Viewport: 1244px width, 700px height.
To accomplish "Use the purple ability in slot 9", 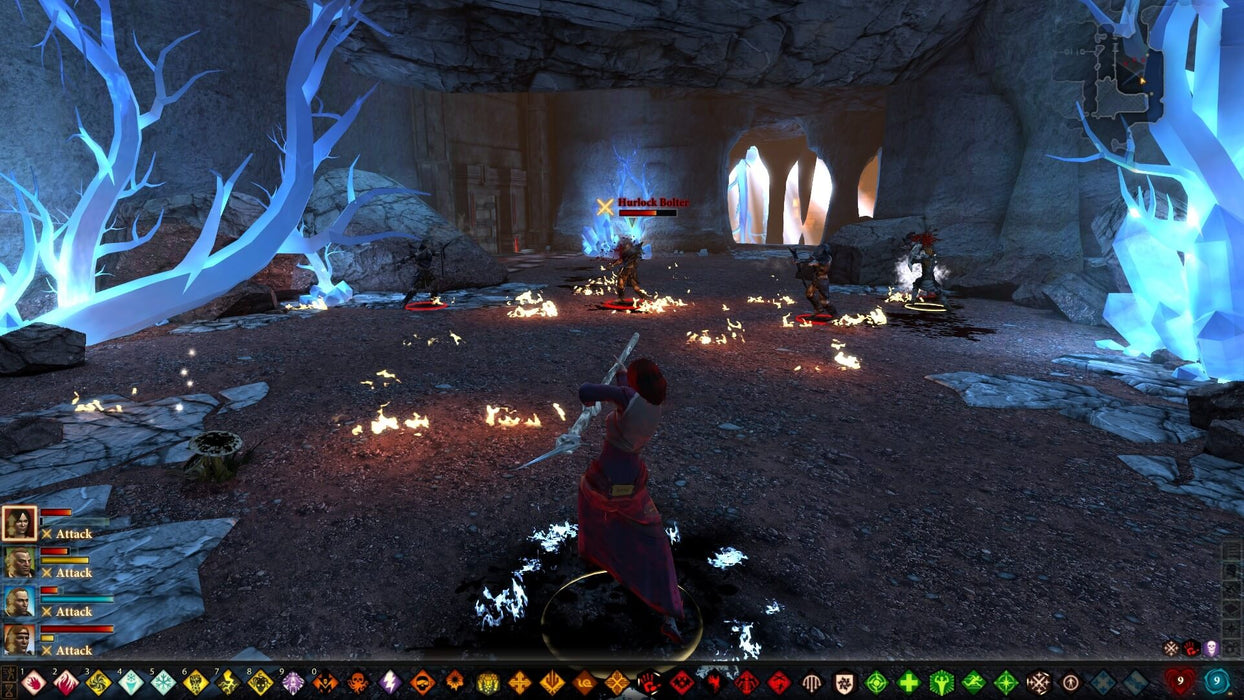I will click(292, 683).
